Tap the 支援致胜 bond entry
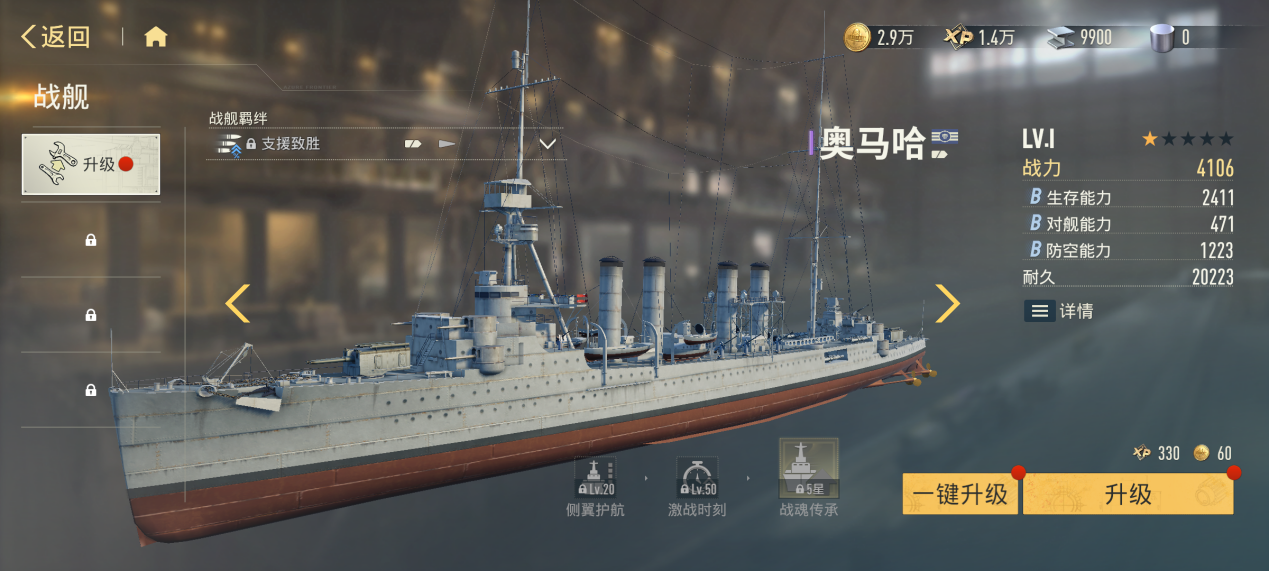The image size is (1269, 571). coord(290,144)
